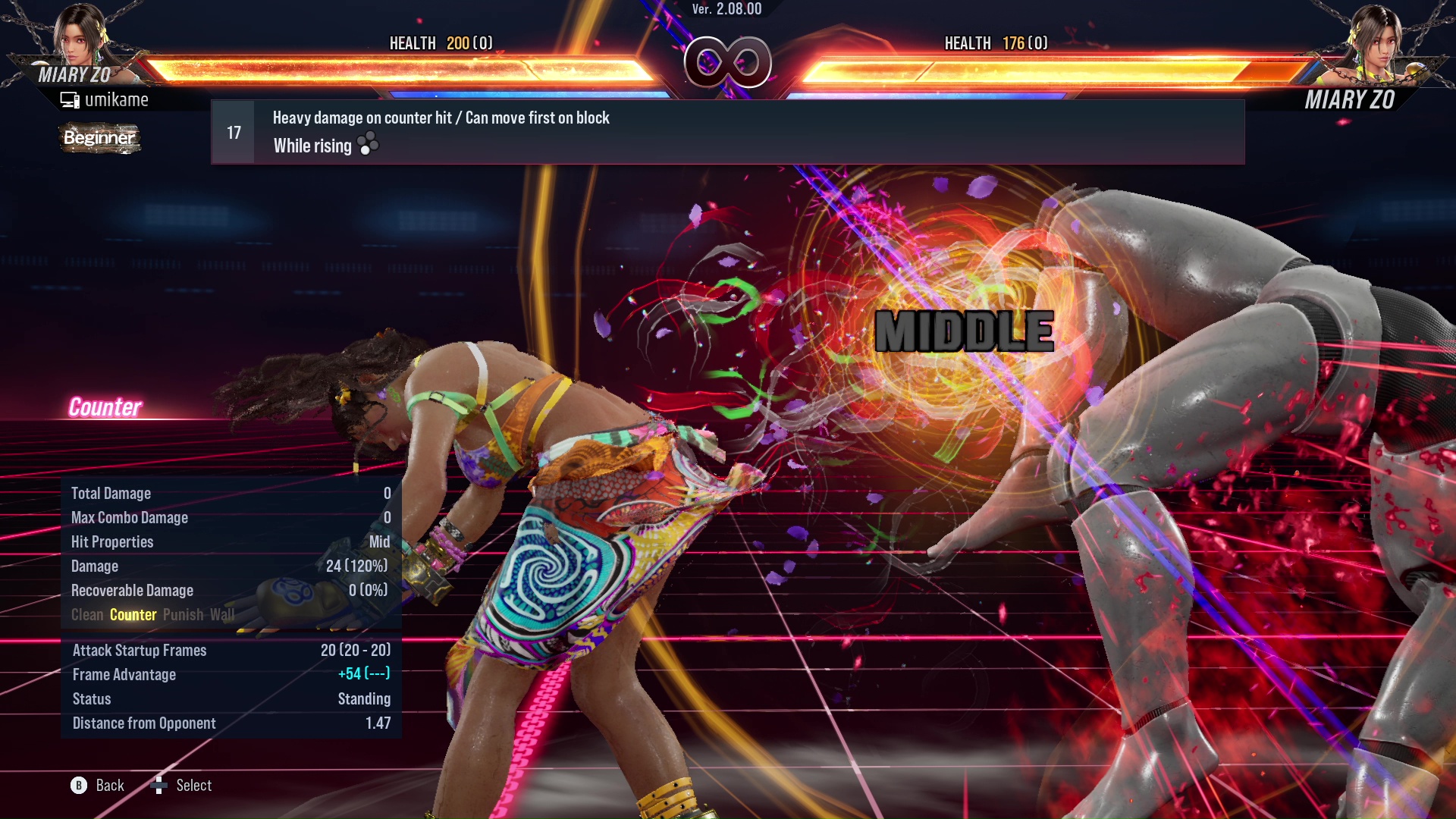Click the MIDDLE hit level text
Screen dimensions: 1456x819
(x=963, y=330)
